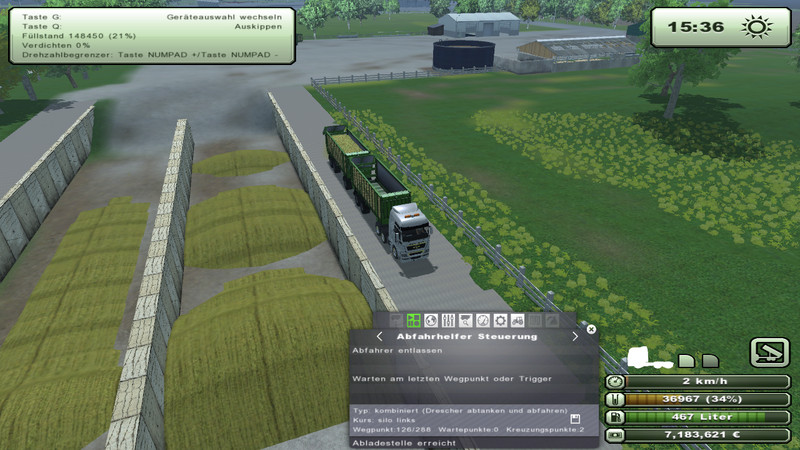Open the speedometer speed settings page
Image resolution: width=800 pixels, height=450 pixels.
coord(482,320)
